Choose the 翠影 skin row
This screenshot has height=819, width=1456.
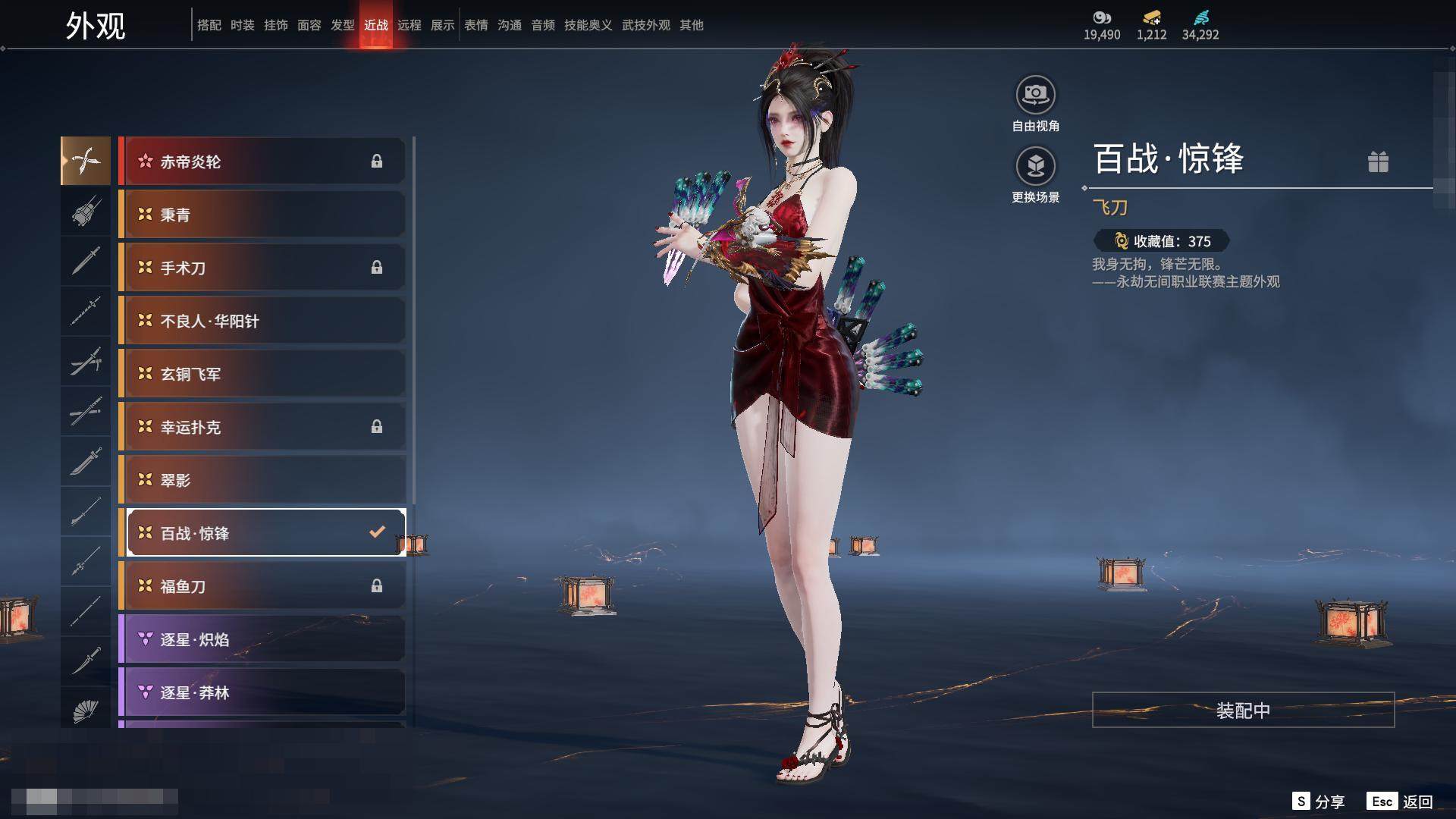(262, 480)
